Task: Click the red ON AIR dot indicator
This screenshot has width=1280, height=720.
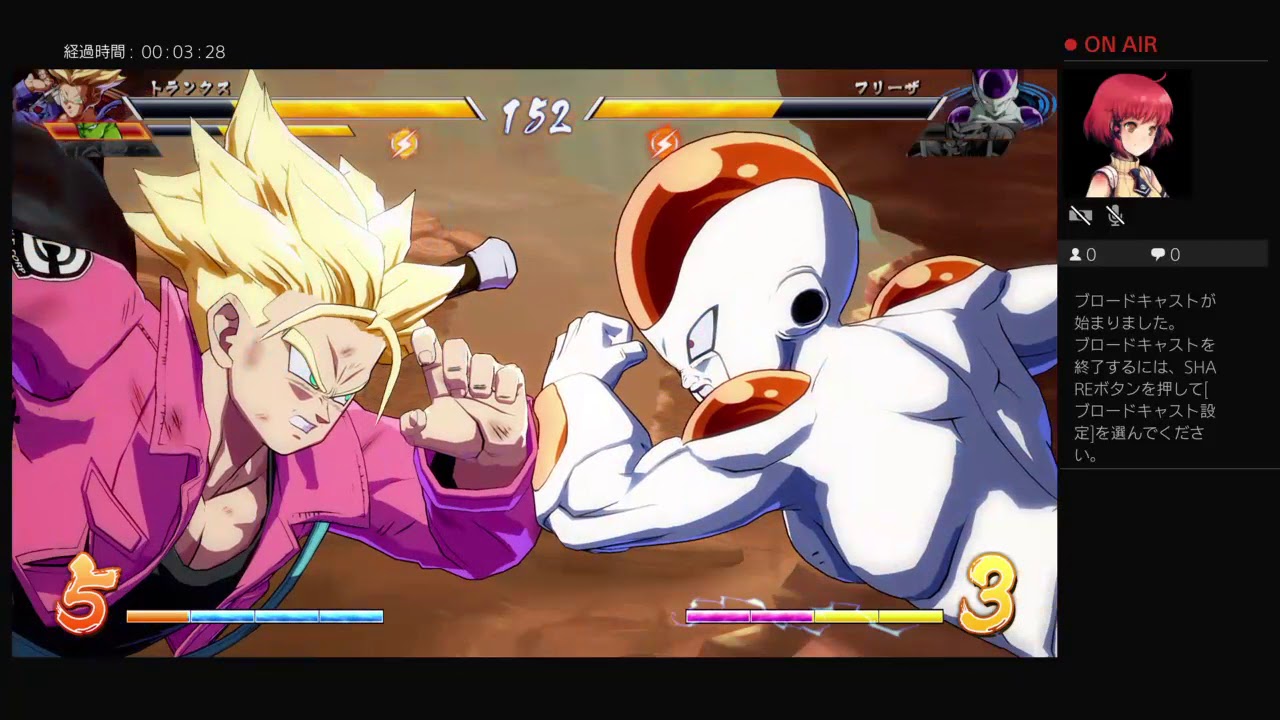Action: pyautogui.click(x=1069, y=44)
